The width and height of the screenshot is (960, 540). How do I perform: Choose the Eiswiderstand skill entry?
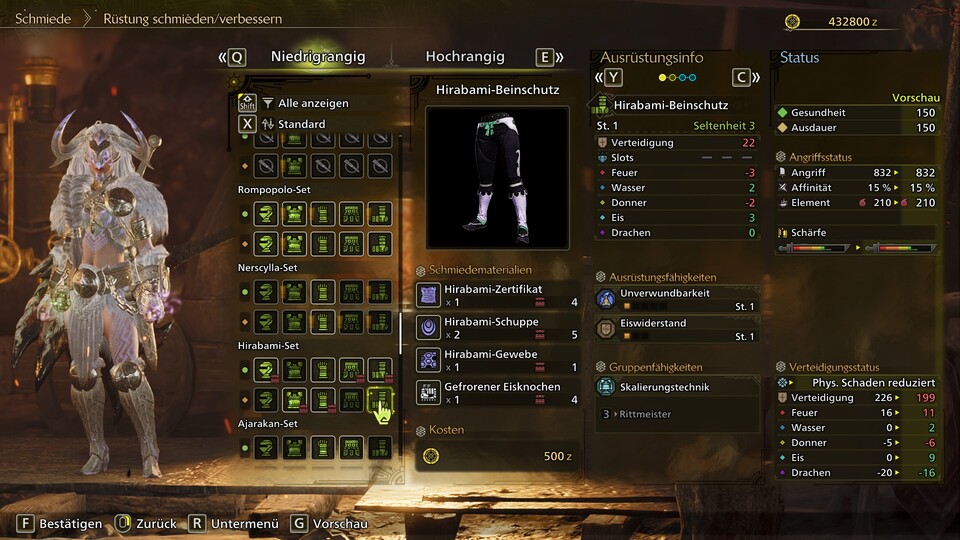click(677, 329)
